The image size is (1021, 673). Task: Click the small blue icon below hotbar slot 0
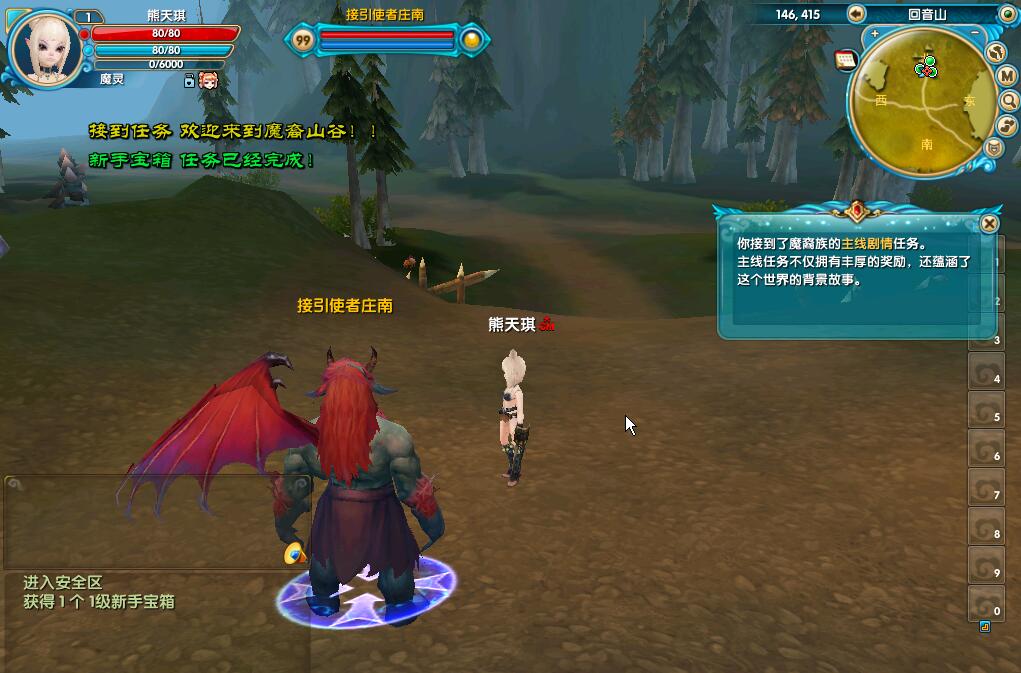coord(985,627)
